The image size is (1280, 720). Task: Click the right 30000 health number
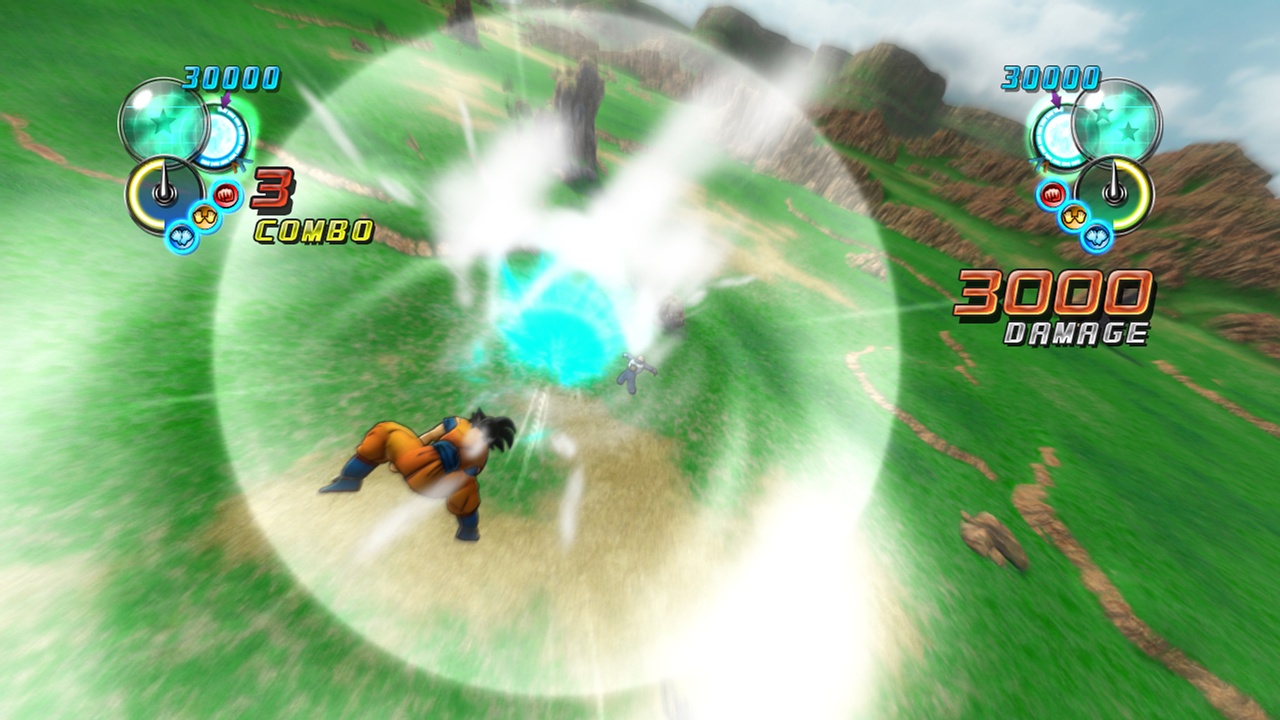point(1051,77)
